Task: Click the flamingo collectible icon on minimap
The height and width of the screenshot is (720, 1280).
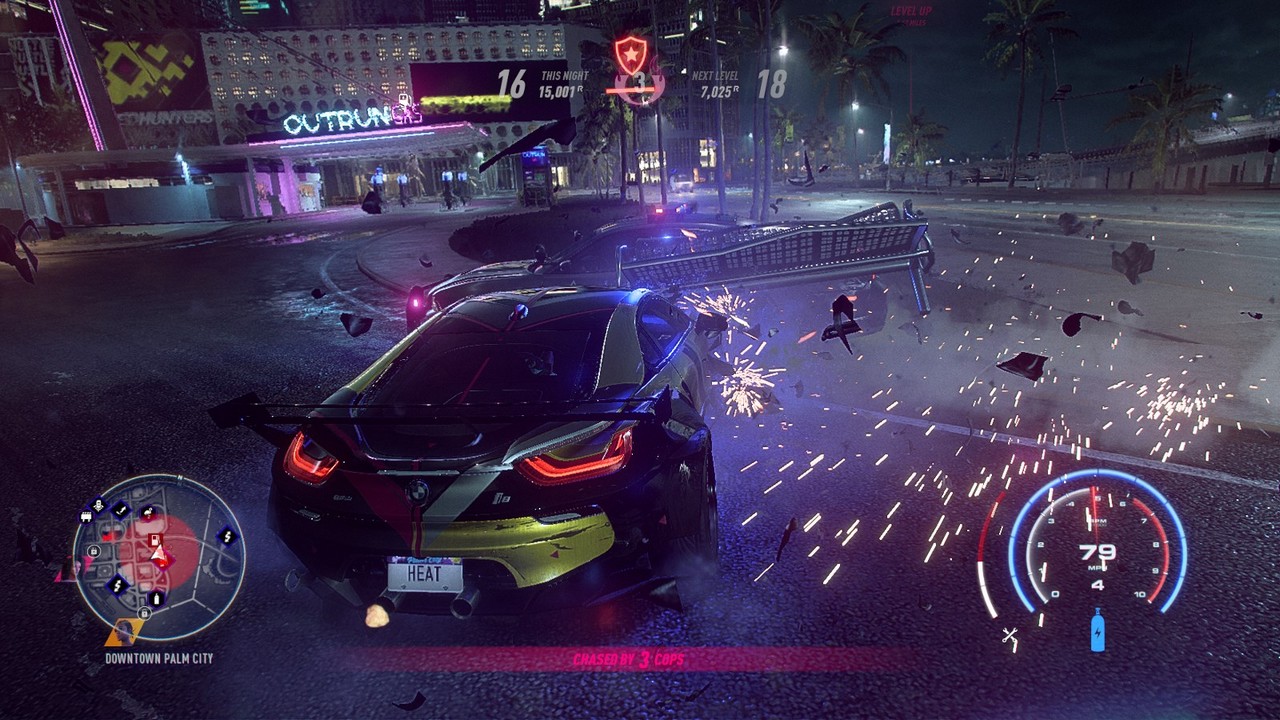Action: point(147,512)
